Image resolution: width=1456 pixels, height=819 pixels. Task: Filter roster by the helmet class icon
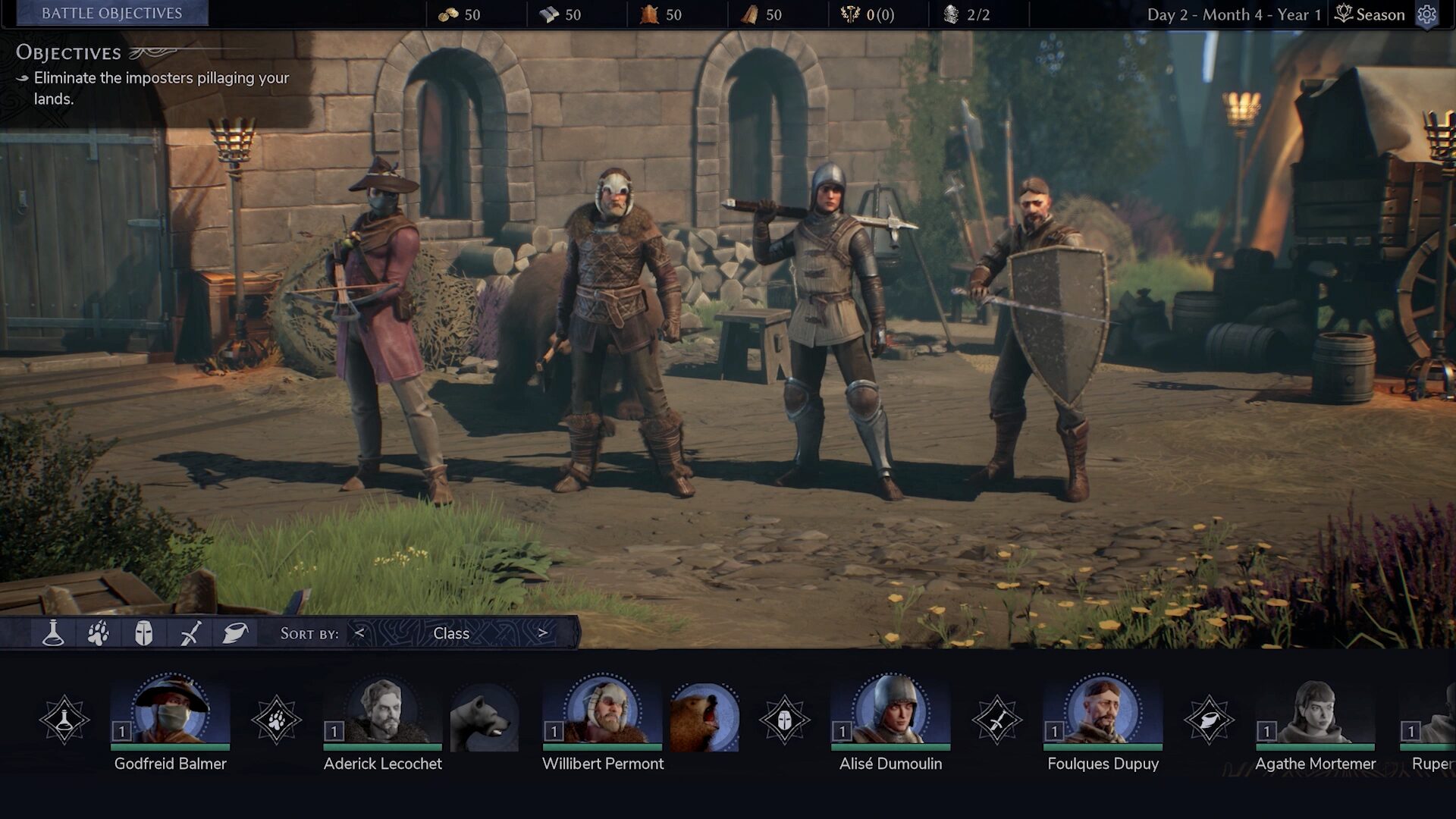143,633
